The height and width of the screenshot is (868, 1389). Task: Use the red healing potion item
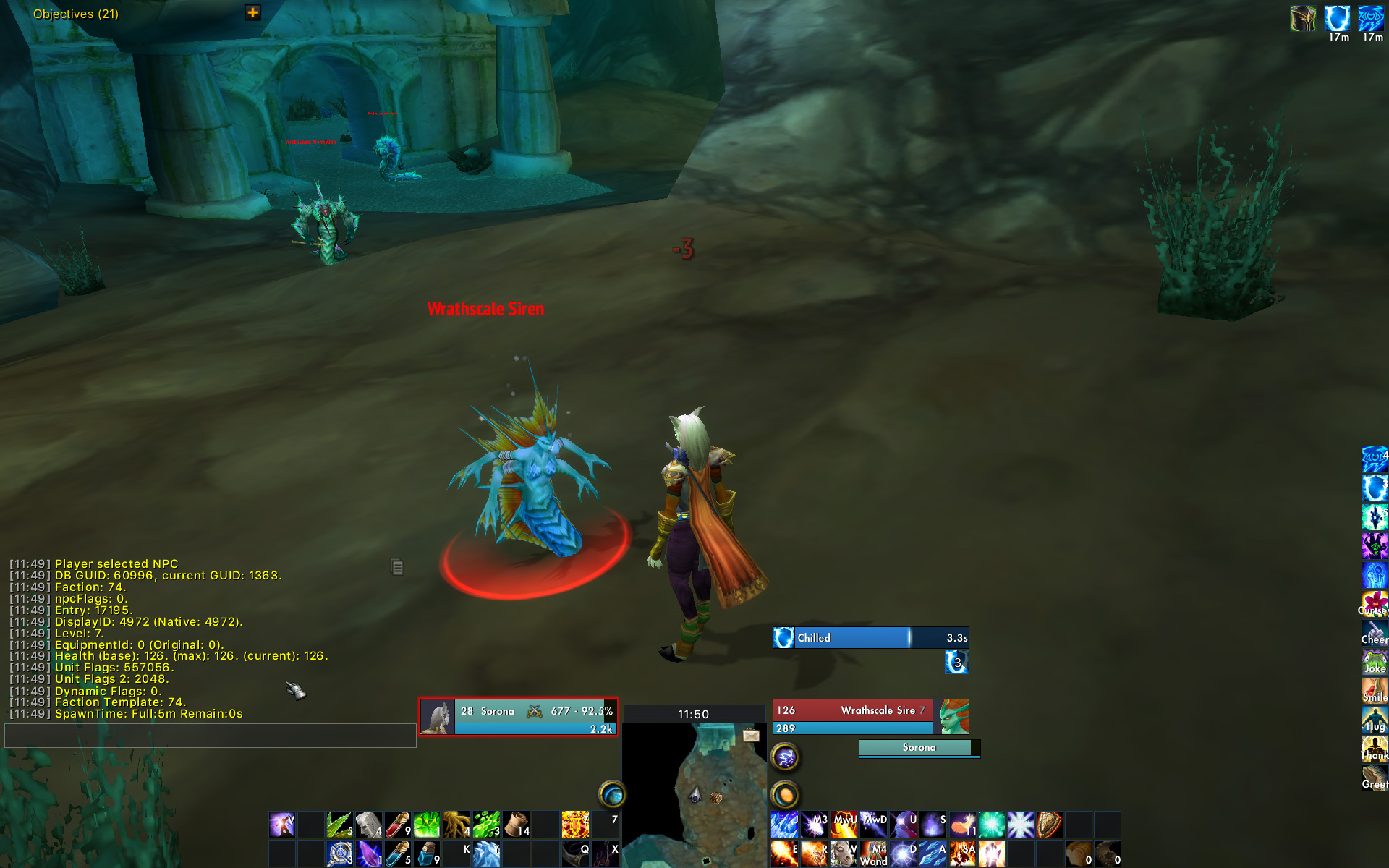tap(397, 823)
